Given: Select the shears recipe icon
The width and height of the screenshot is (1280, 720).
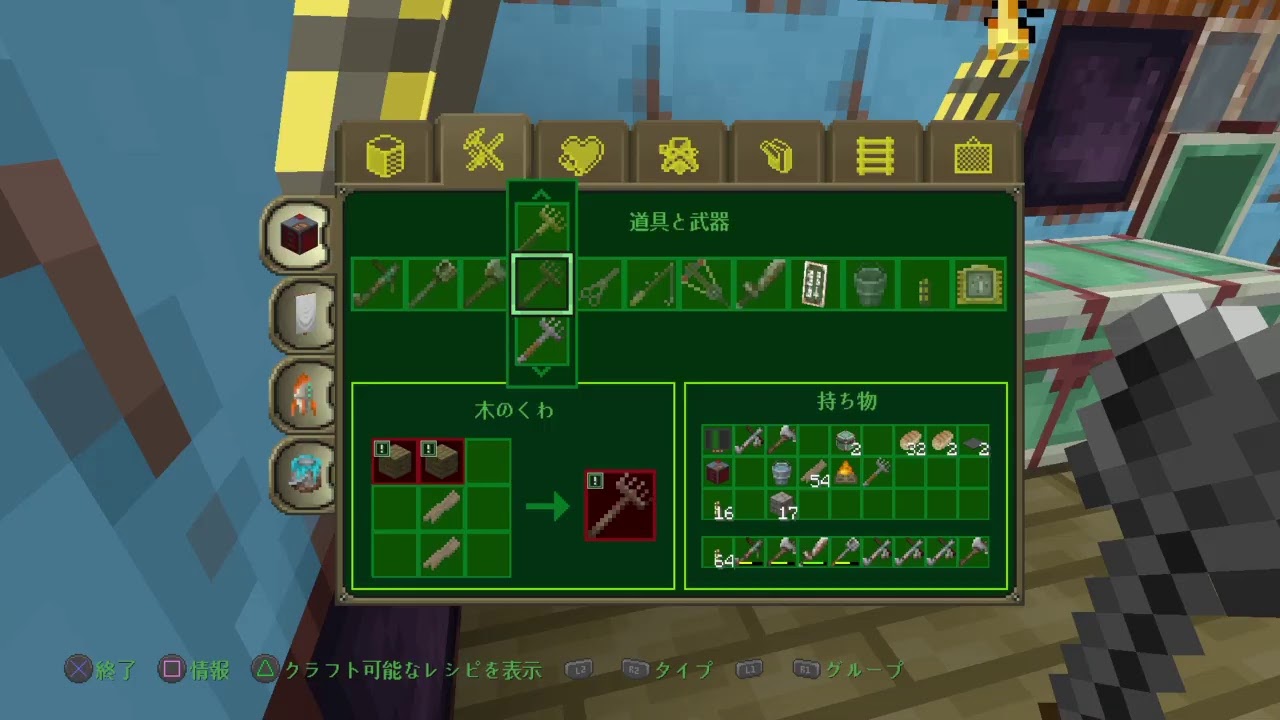Looking at the screenshot, I should tap(596, 284).
